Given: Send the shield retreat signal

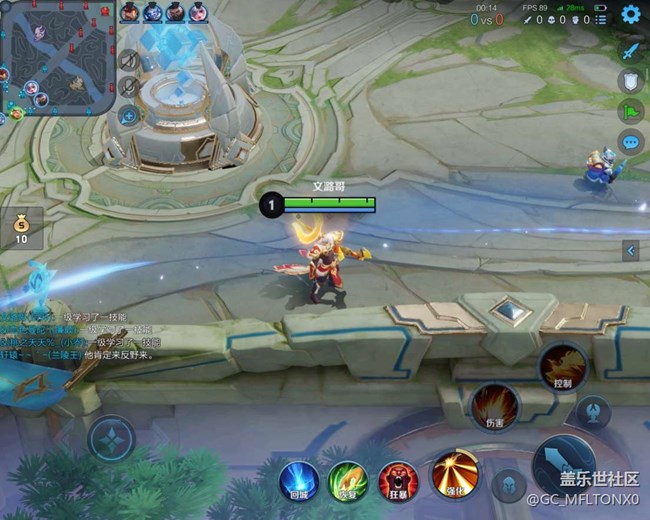Looking at the screenshot, I should pyautogui.click(x=630, y=81).
